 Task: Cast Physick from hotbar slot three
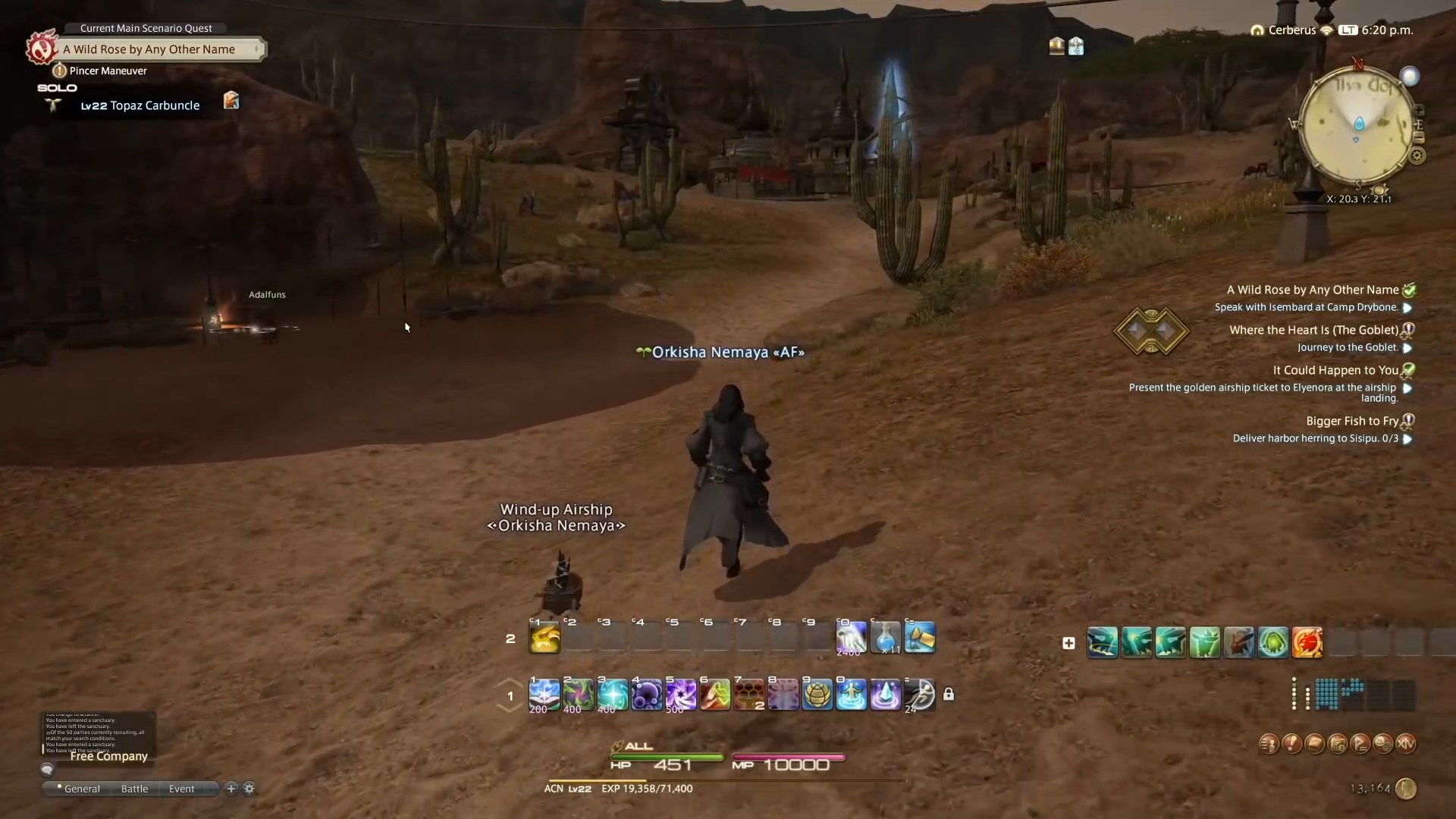(612, 695)
